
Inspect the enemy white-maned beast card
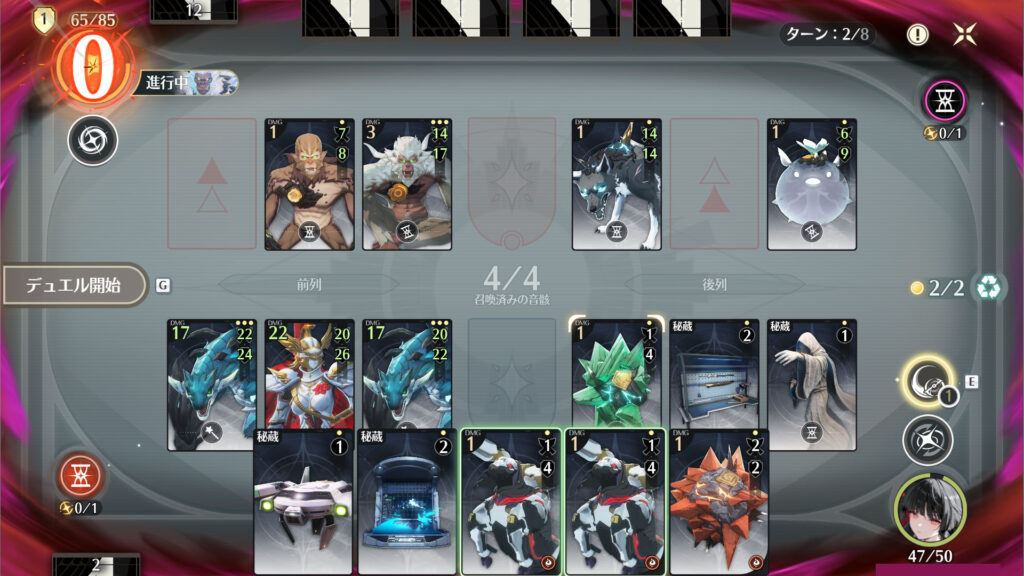pyautogui.click(x=407, y=184)
